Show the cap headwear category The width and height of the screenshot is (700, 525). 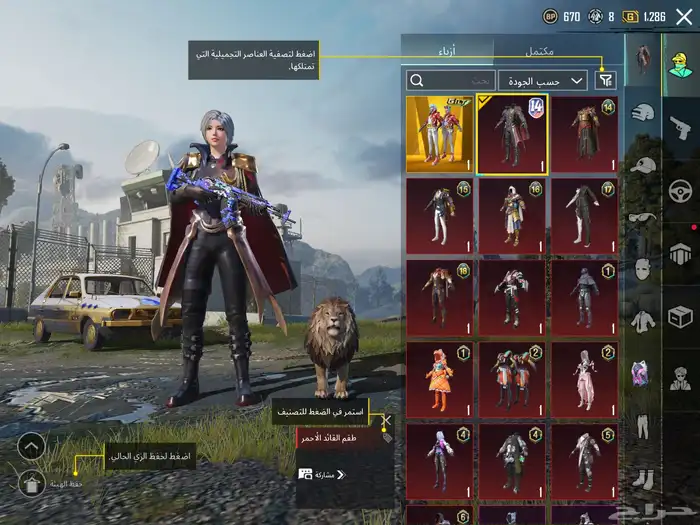(x=644, y=166)
